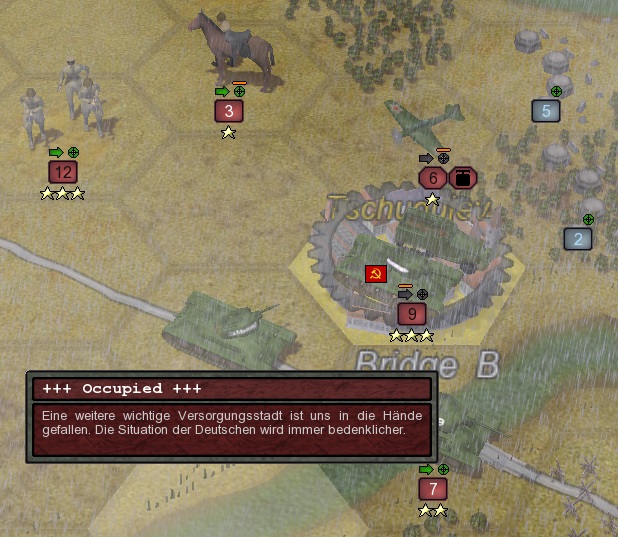Dismiss the Occupied notification message

pyautogui.click(x=232, y=418)
